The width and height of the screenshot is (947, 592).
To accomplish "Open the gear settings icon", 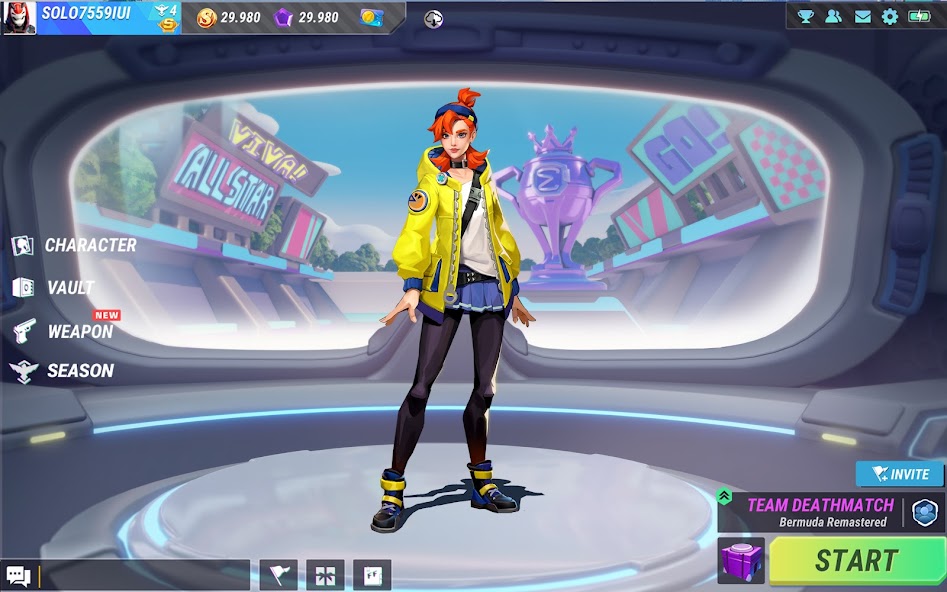I will pos(889,16).
